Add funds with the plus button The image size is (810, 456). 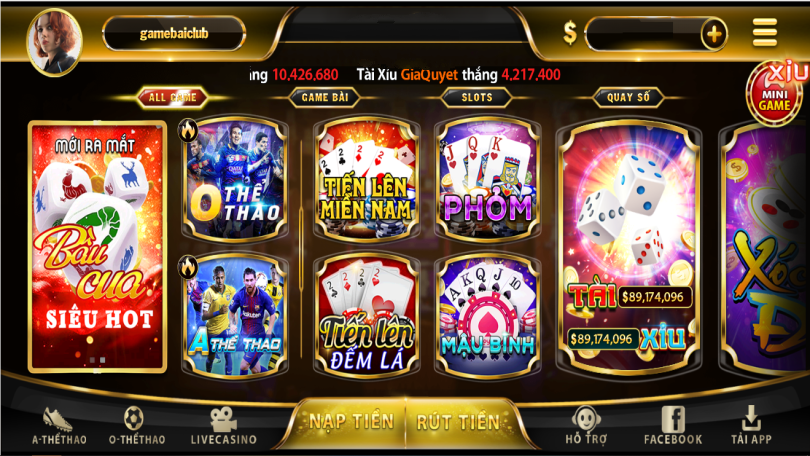coord(713,35)
